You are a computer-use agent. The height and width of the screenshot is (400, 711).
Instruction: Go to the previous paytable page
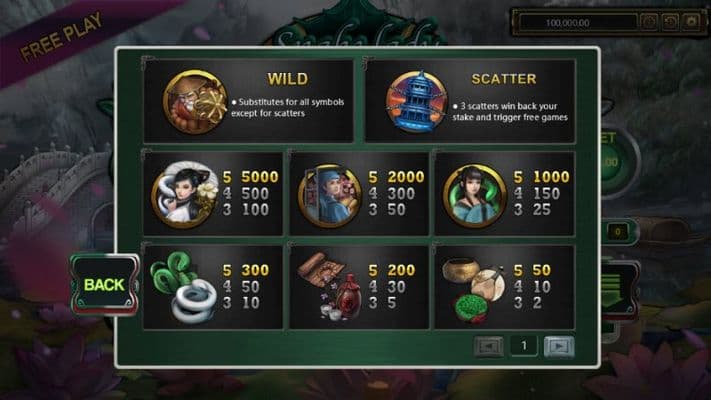click(x=488, y=346)
